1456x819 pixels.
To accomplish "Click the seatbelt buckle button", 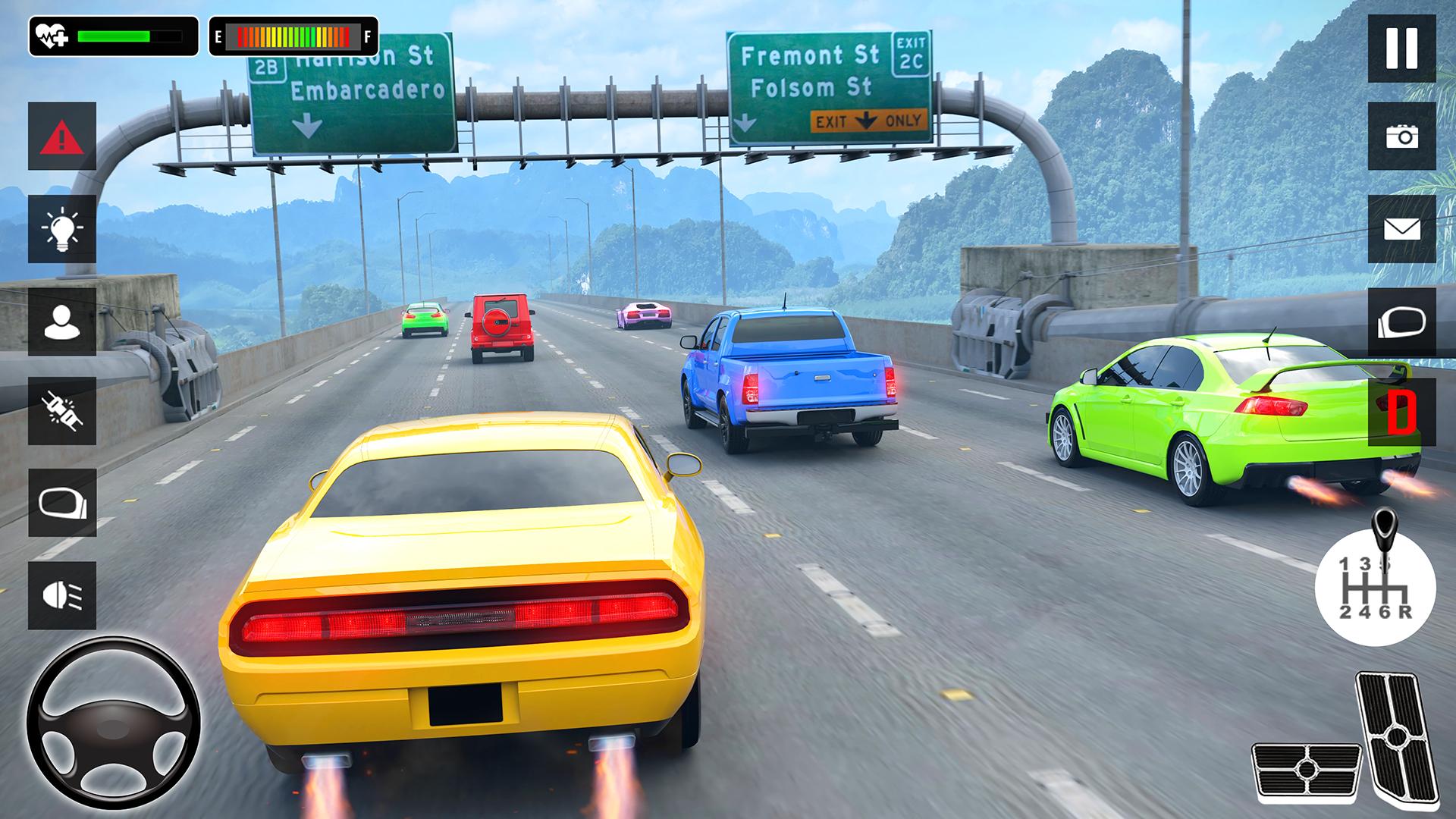I will tap(62, 411).
